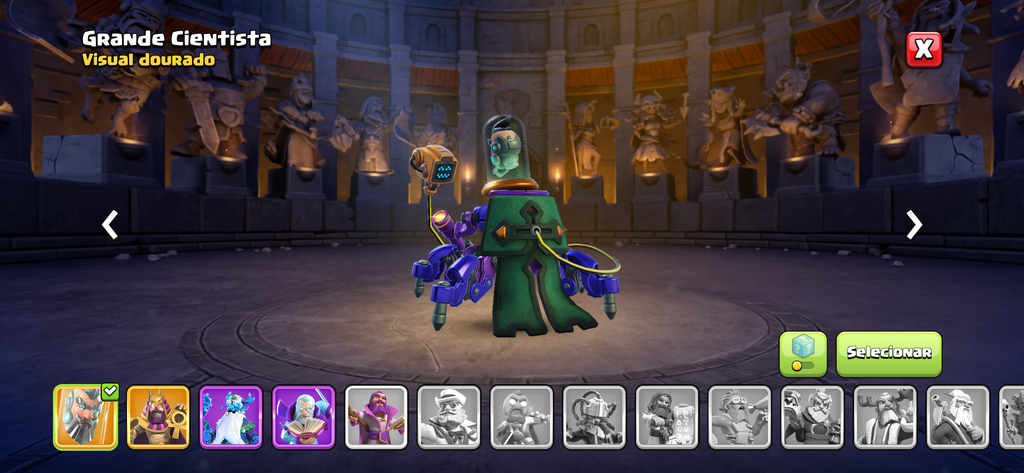Choose the golden pharaoh skin thumbnail

[158, 416]
